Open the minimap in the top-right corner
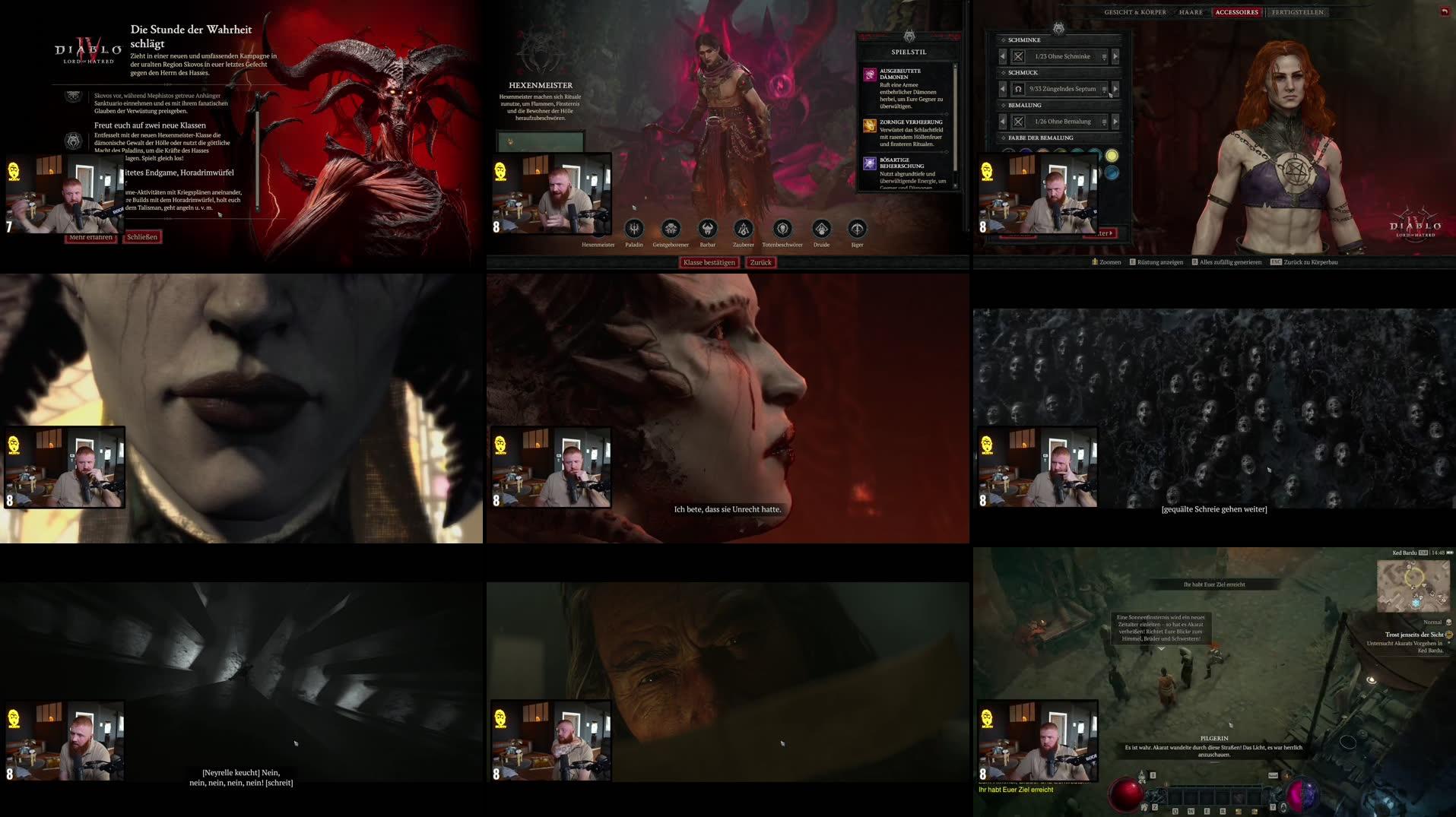 click(x=1413, y=586)
